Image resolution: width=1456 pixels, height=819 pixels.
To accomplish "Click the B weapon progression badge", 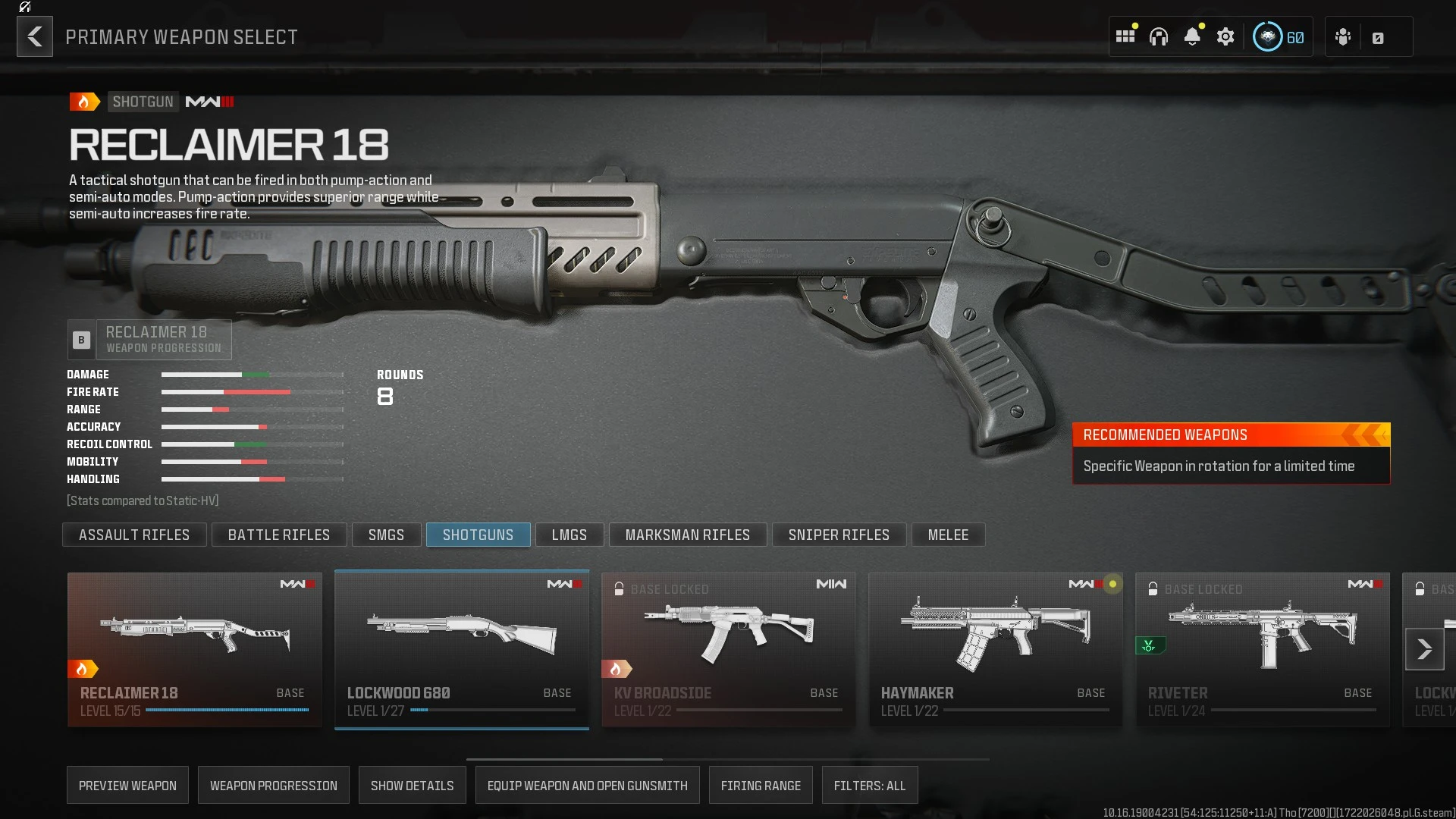I will (80, 339).
